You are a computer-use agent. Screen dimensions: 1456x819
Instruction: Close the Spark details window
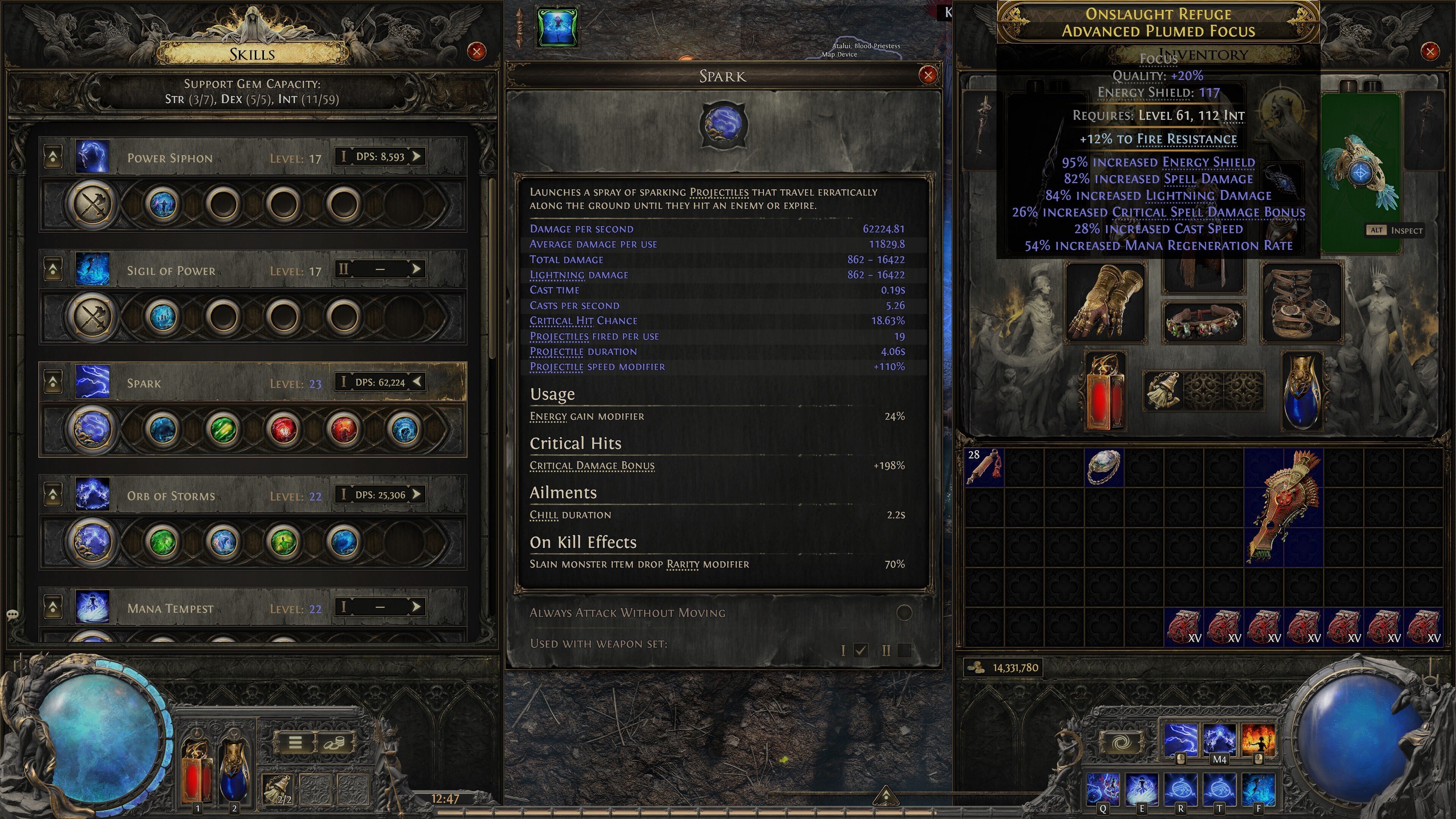coord(927,75)
